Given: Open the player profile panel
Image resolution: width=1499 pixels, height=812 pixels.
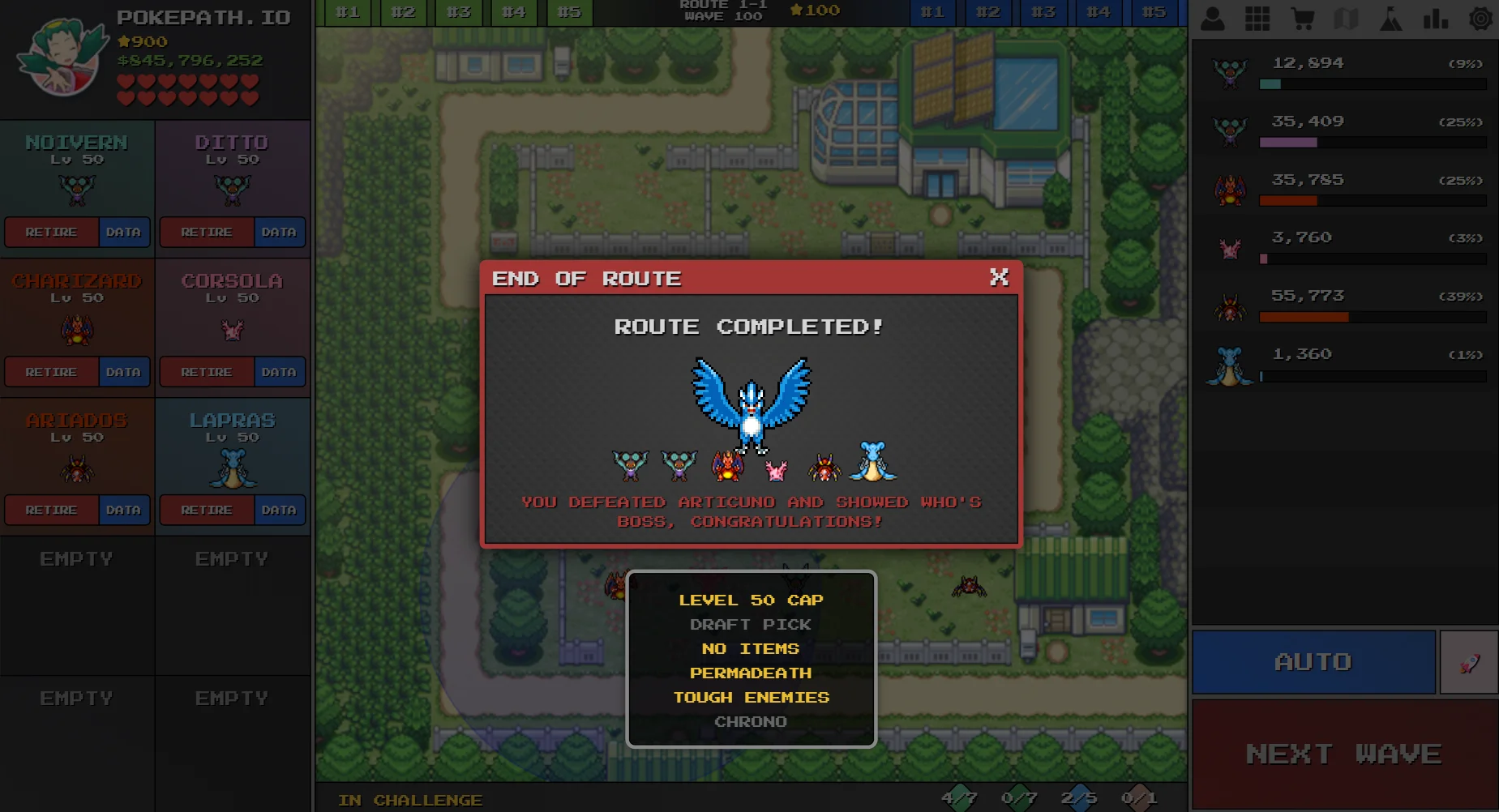Looking at the screenshot, I should [1213, 18].
